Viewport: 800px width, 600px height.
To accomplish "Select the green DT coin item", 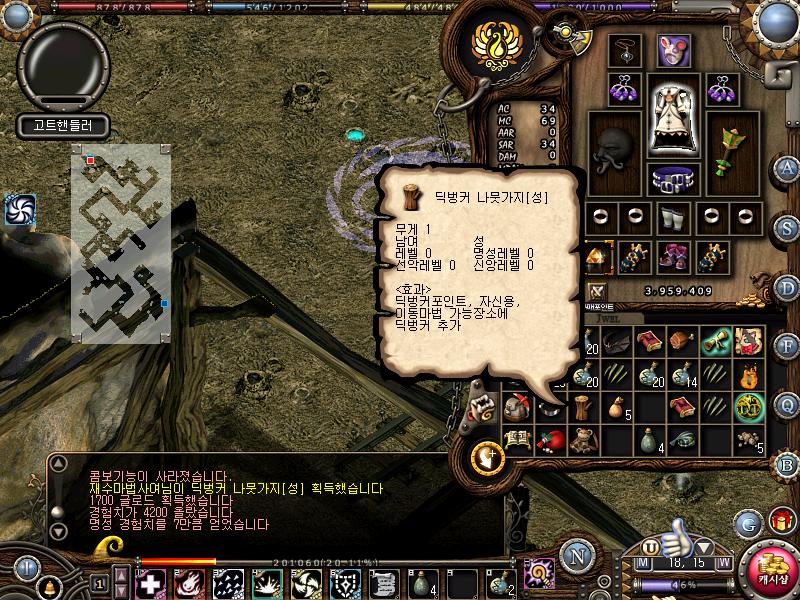I will pos(747,407).
